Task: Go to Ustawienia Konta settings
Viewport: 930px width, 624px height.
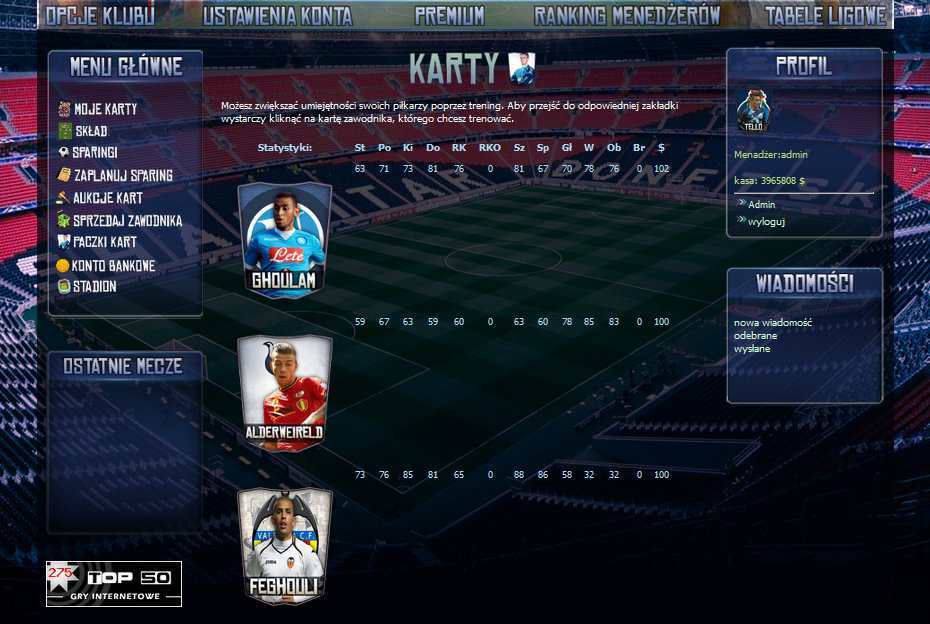Action: 277,15
